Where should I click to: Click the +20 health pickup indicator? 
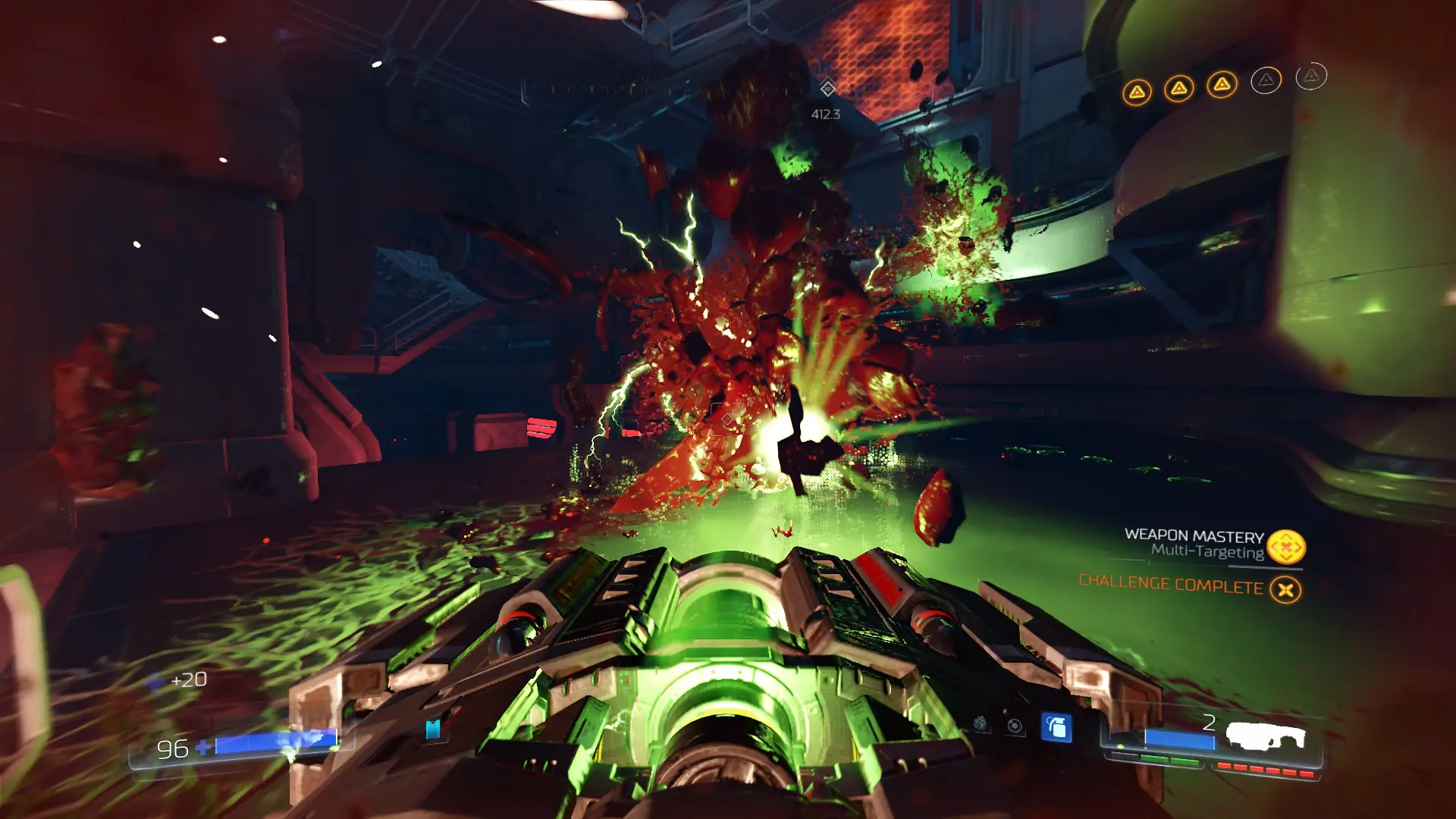(189, 680)
